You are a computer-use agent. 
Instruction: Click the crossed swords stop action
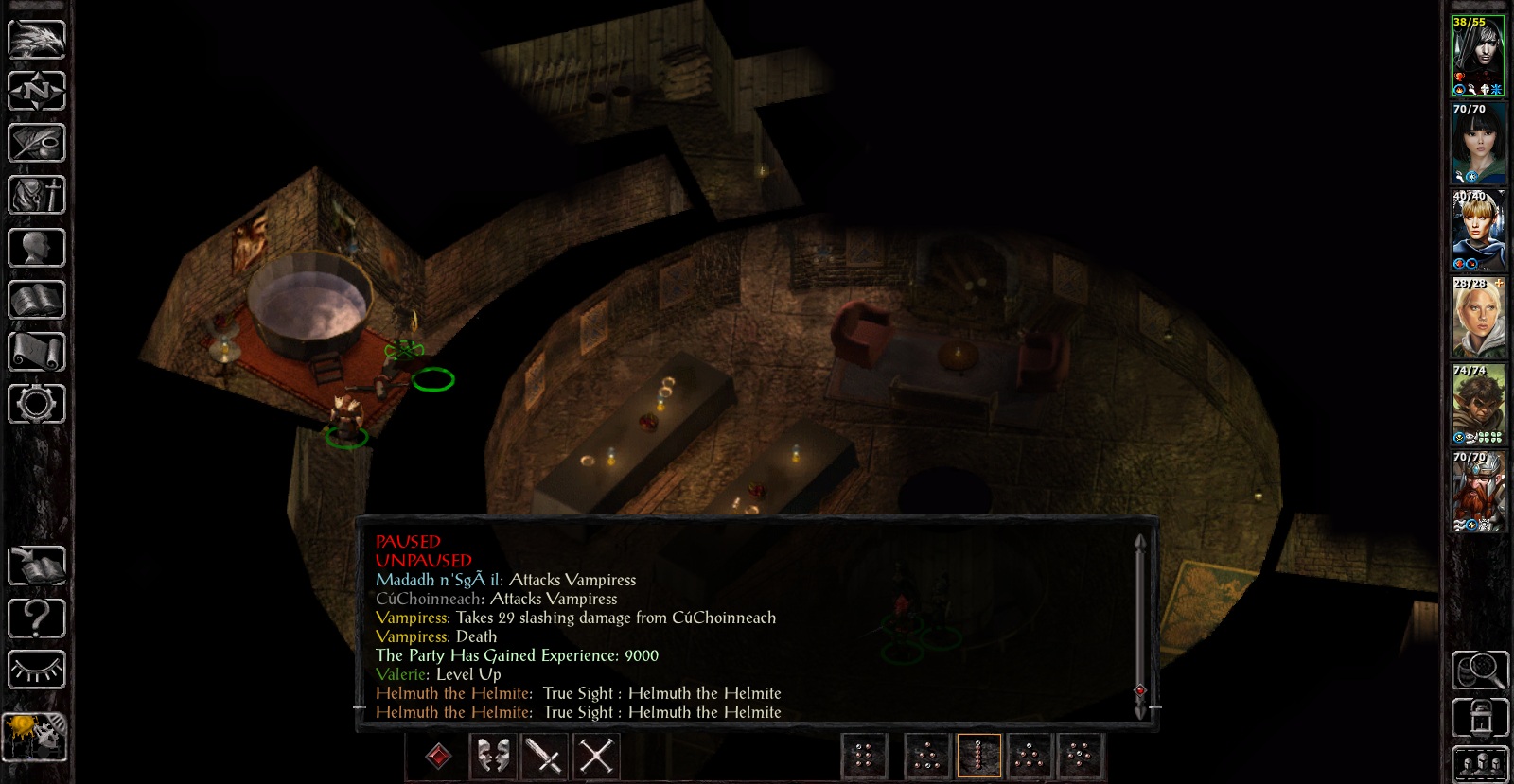pyautogui.click(x=596, y=756)
